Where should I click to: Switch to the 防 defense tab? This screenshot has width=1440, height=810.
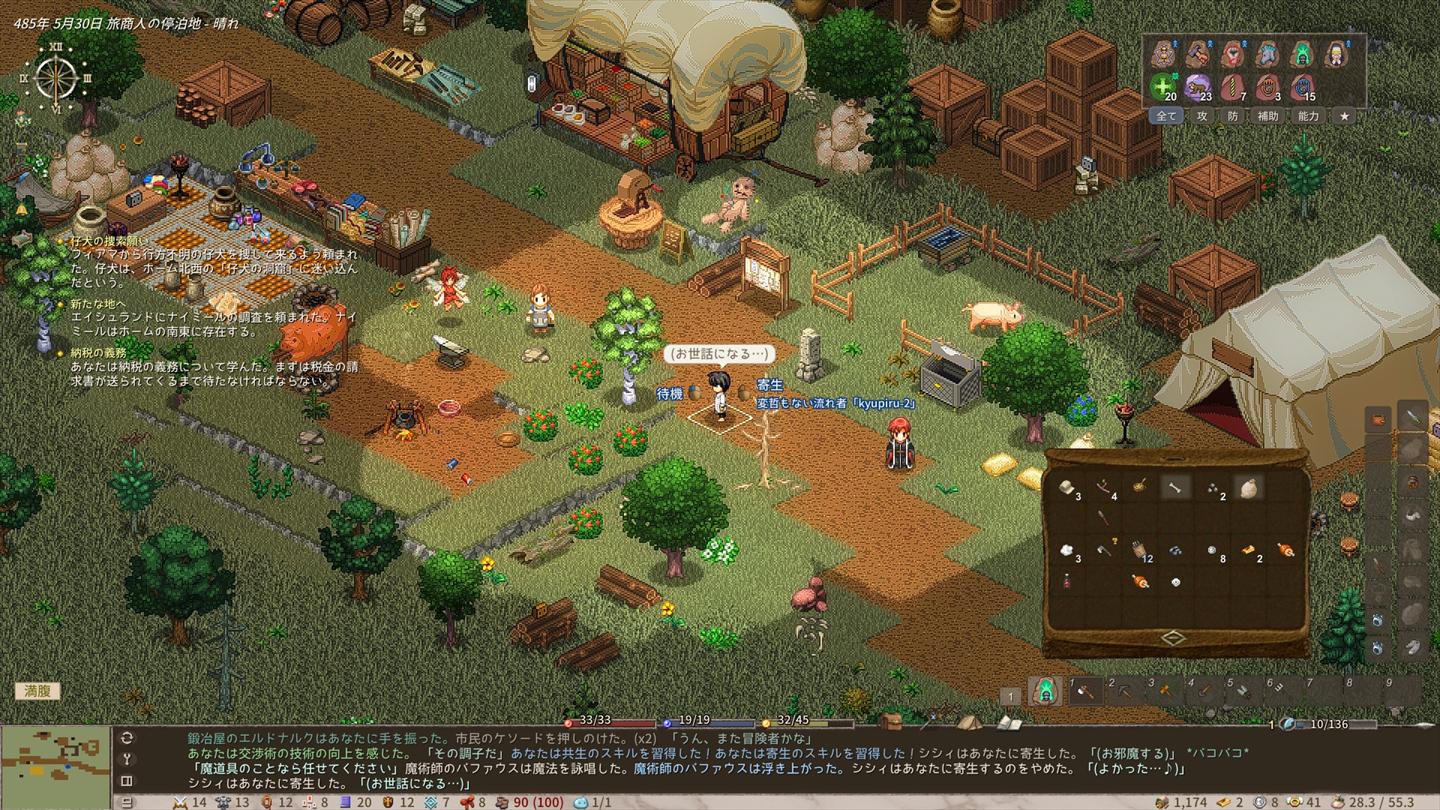pos(1232,116)
